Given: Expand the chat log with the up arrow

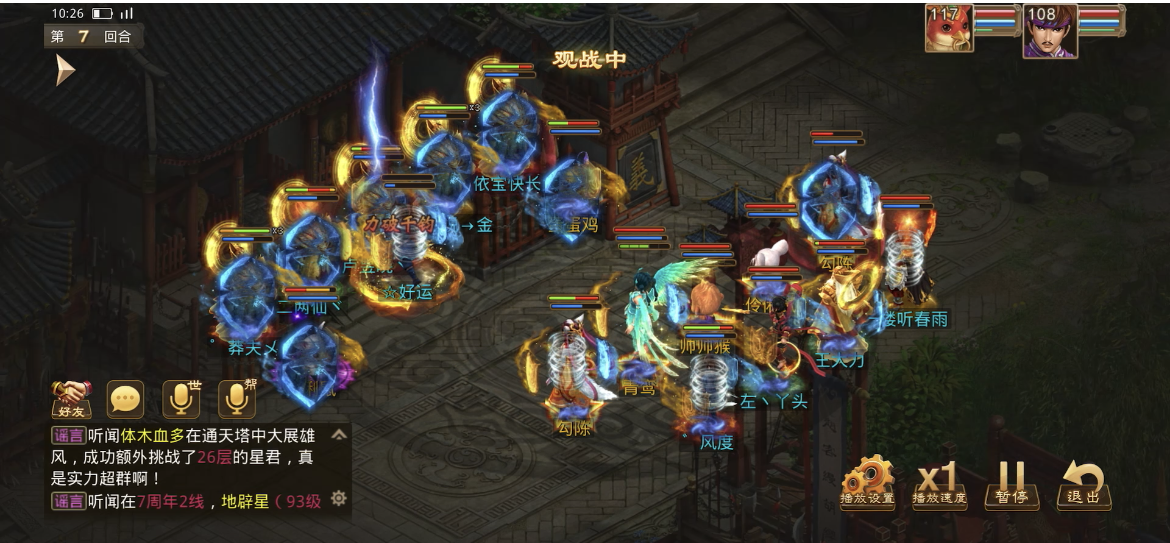Looking at the screenshot, I should click(339, 435).
